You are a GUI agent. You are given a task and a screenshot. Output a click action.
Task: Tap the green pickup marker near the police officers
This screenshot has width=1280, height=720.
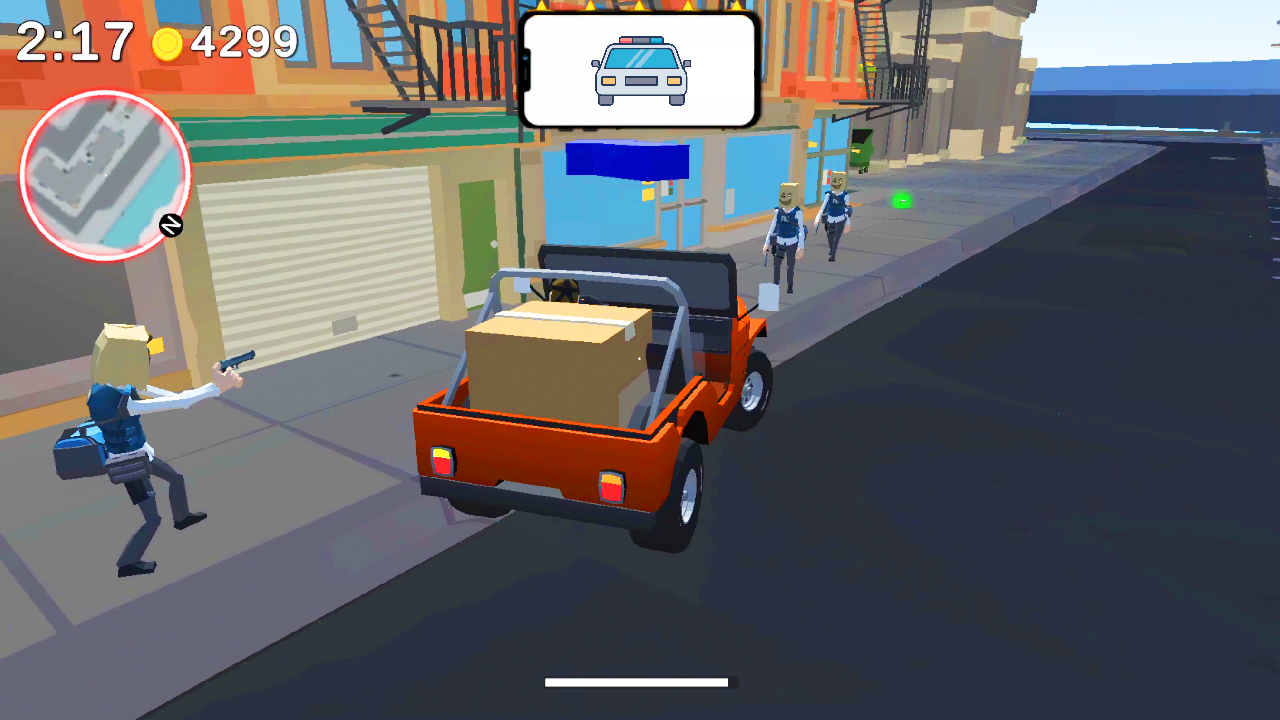(x=901, y=200)
